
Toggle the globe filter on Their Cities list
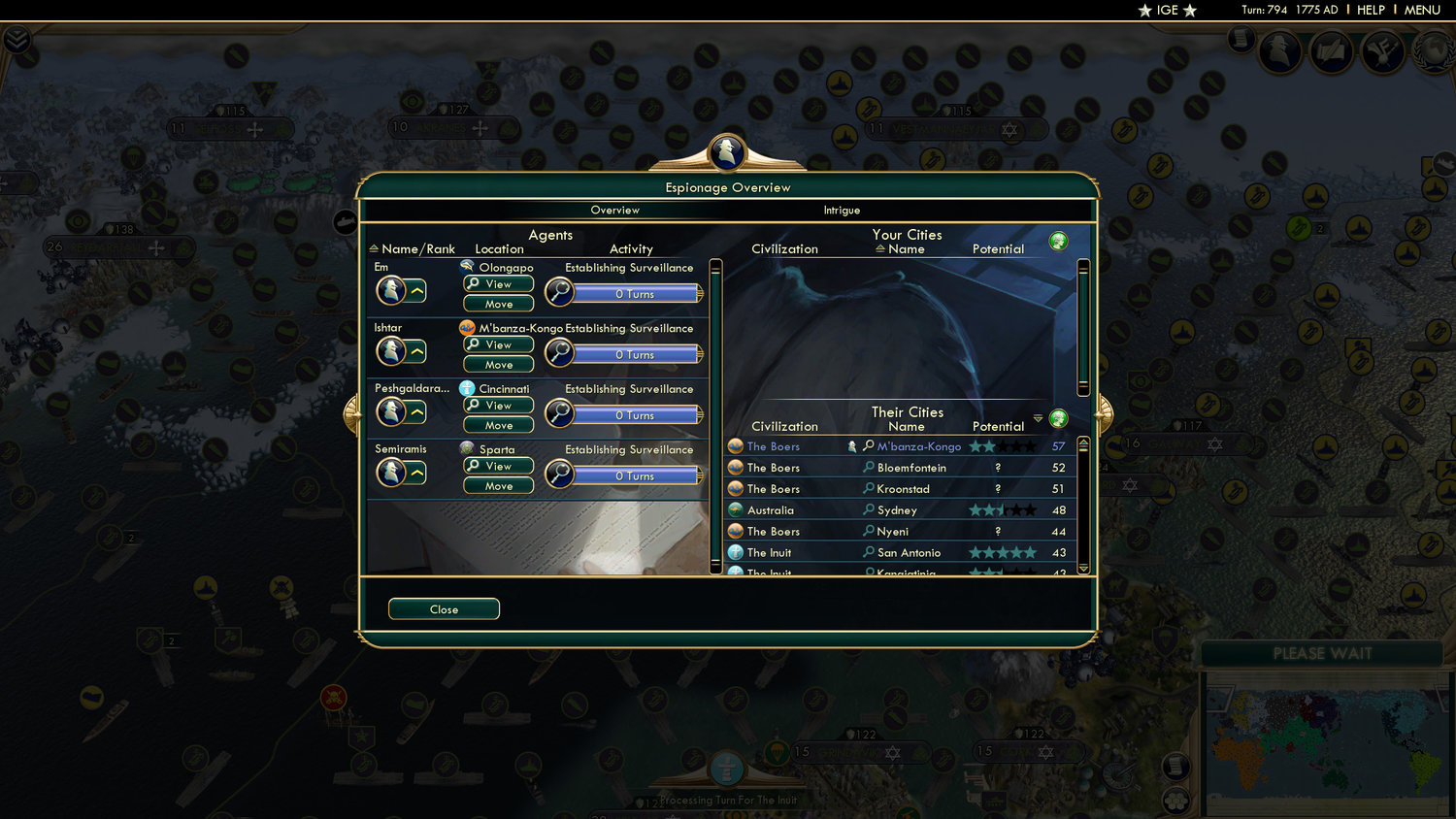coord(1058,419)
